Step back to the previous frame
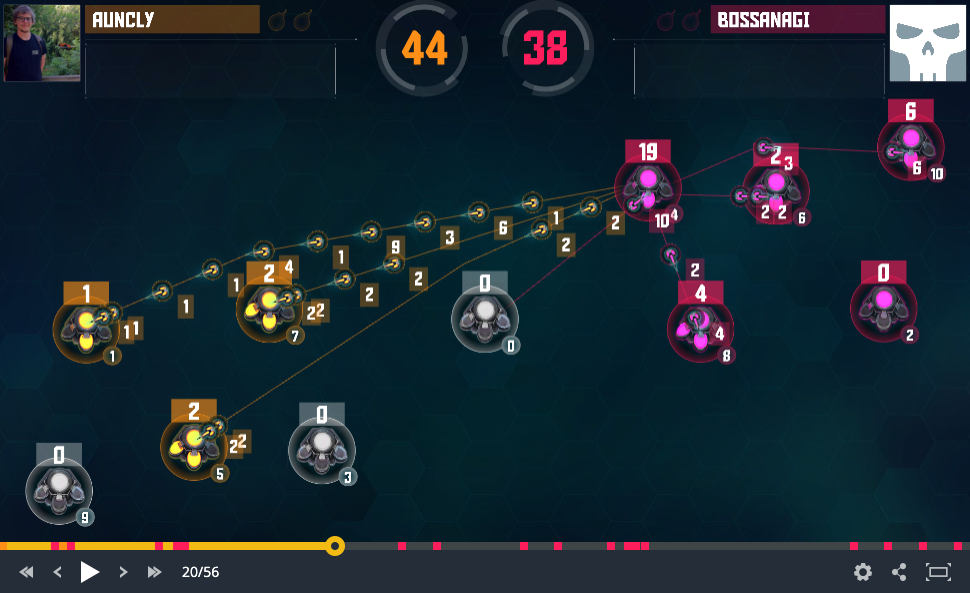Screen dimensions: 970x593 pos(58,572)
